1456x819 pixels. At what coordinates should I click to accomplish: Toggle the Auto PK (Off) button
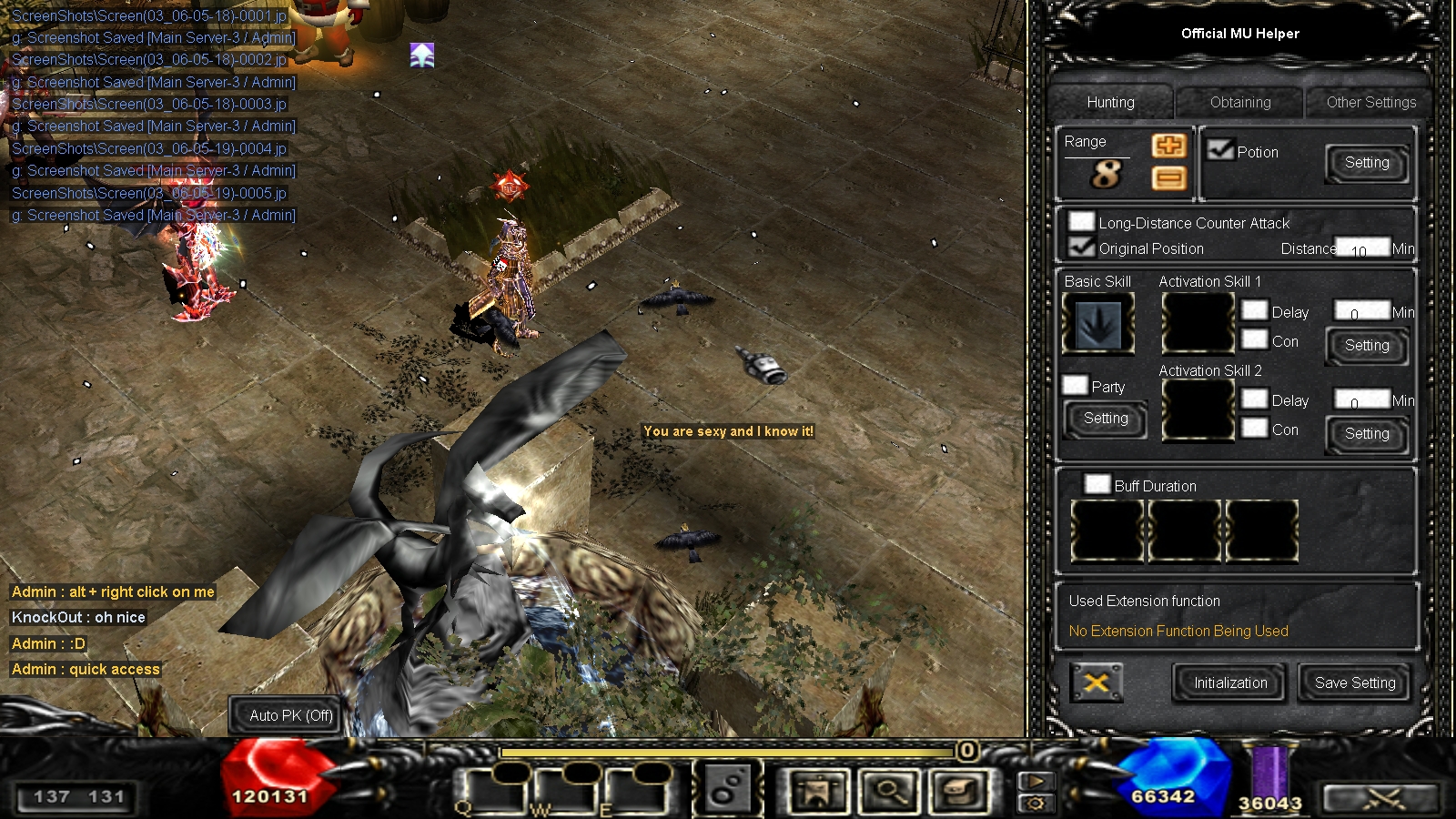[291, 715]
